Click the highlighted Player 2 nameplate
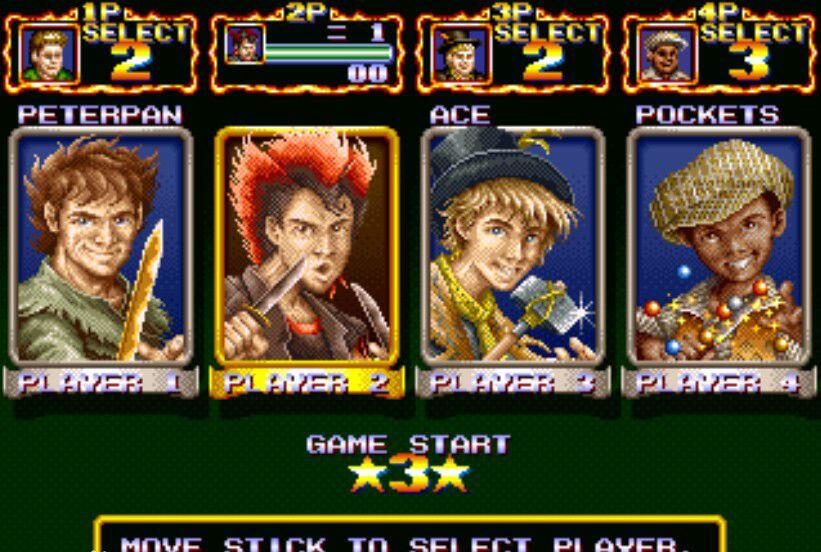Screen dimensions: 821x552 click(307, 383)
